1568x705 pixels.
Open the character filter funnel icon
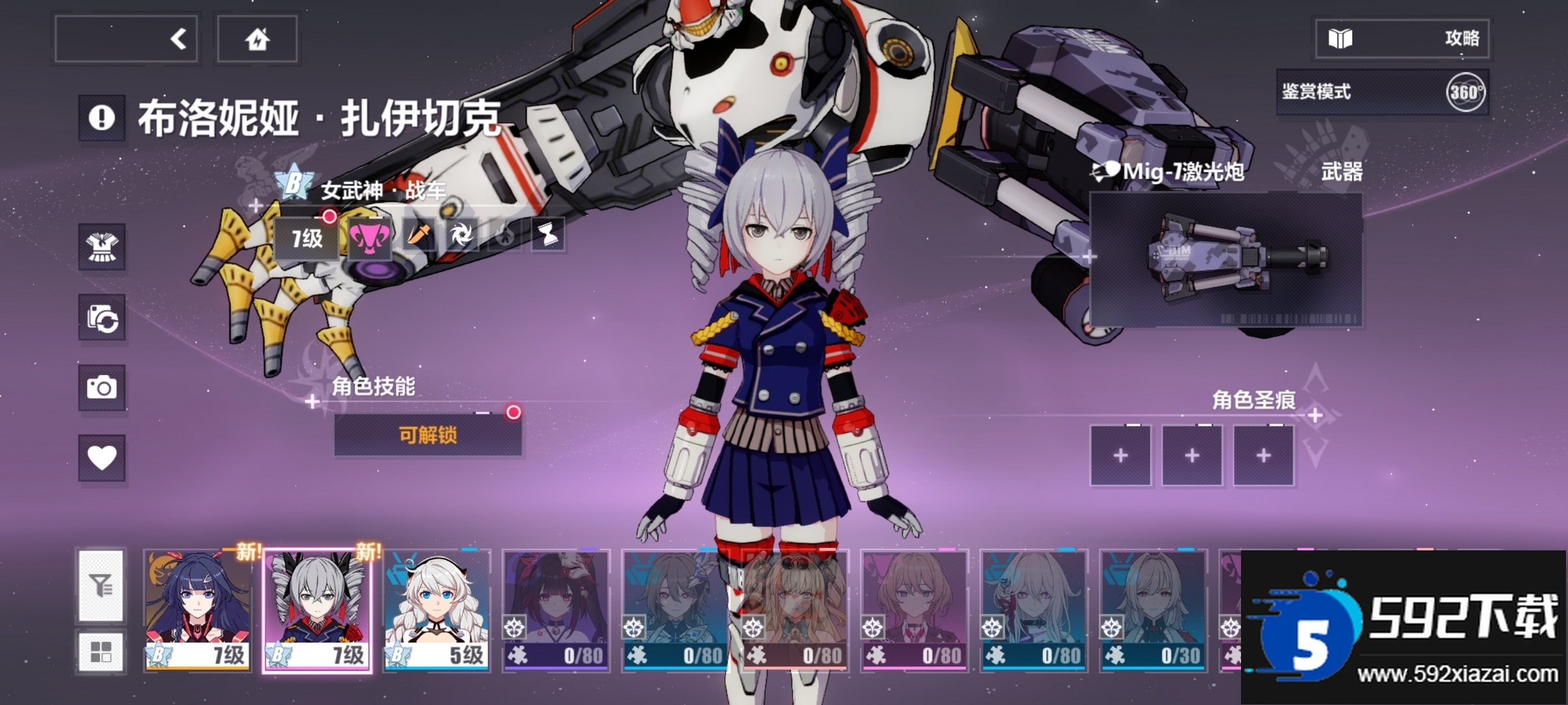click(101, 585)
